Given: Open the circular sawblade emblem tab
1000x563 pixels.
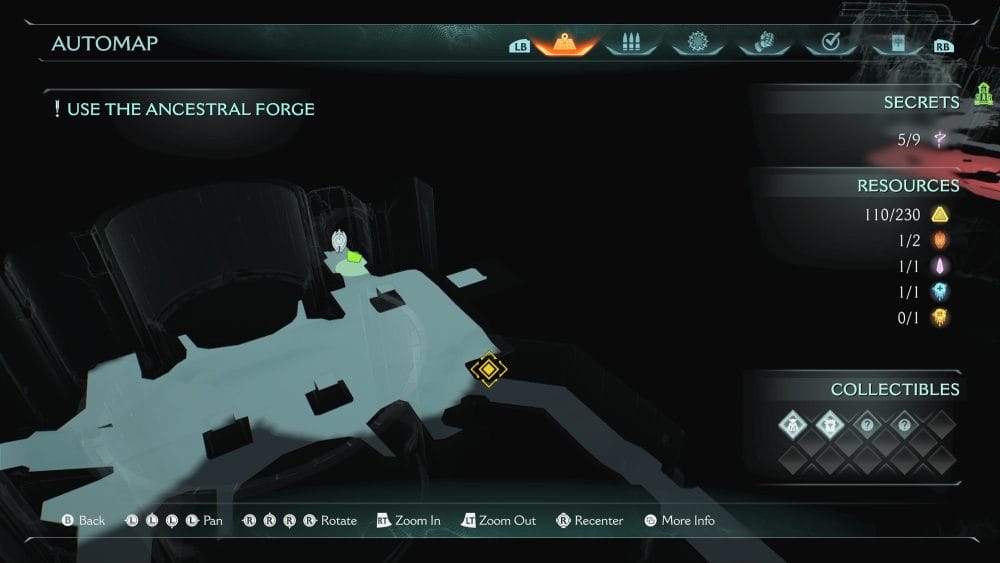Looking at the screenshot, I should pyautogui.click(x=697, y=43).
